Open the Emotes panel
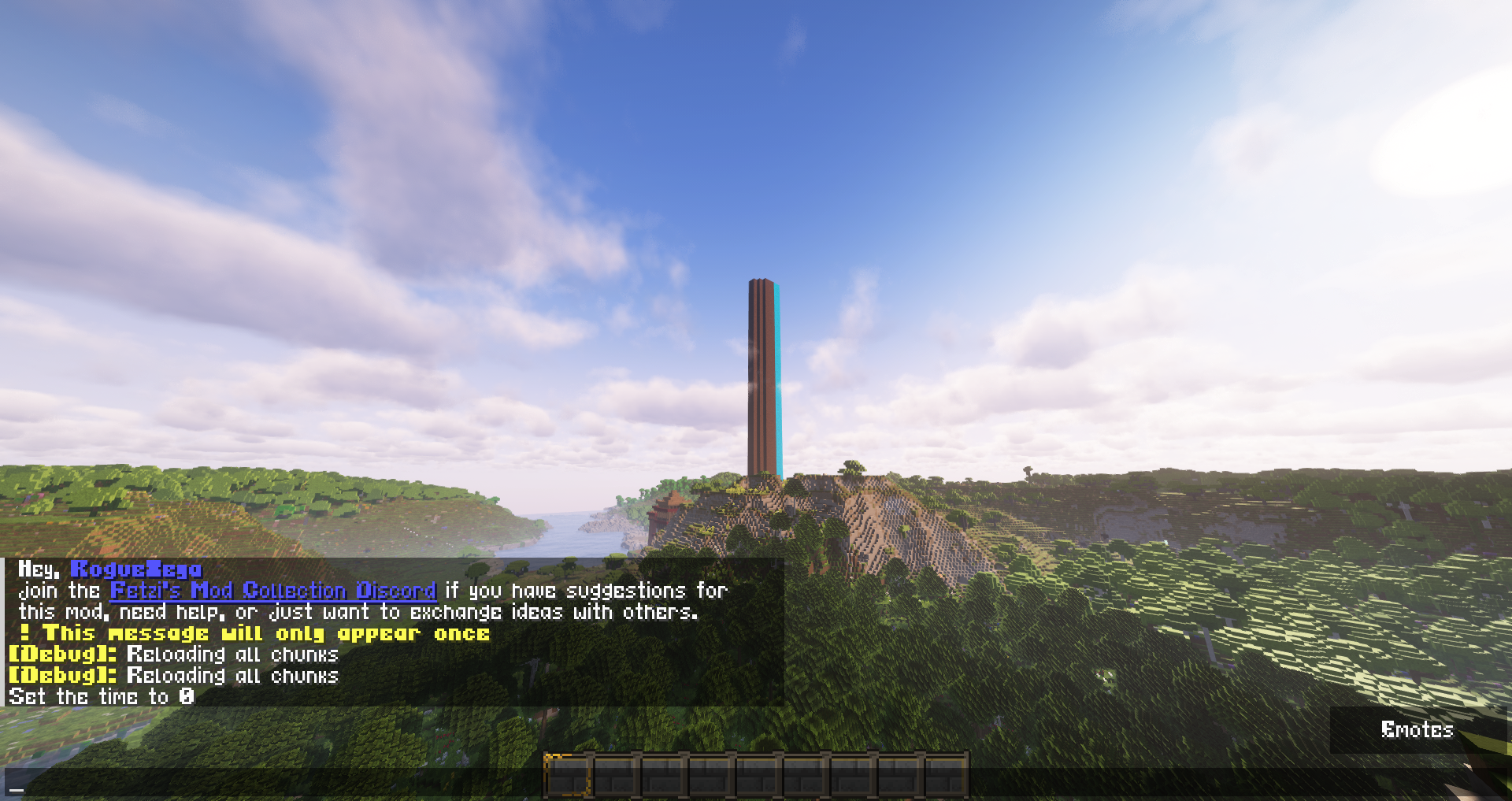The width and height of the screenshot is (1512, 801). click(1416, 730)
